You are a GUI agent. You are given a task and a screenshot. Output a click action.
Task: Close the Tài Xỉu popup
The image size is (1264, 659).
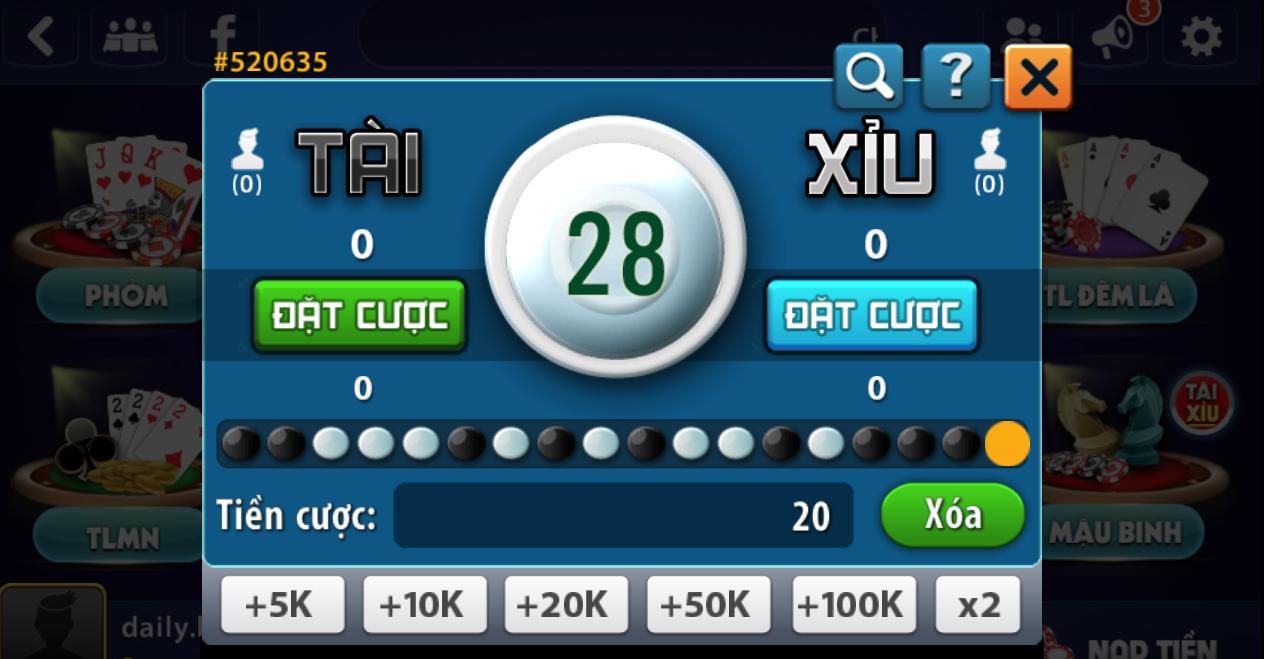pos(1038,77)
